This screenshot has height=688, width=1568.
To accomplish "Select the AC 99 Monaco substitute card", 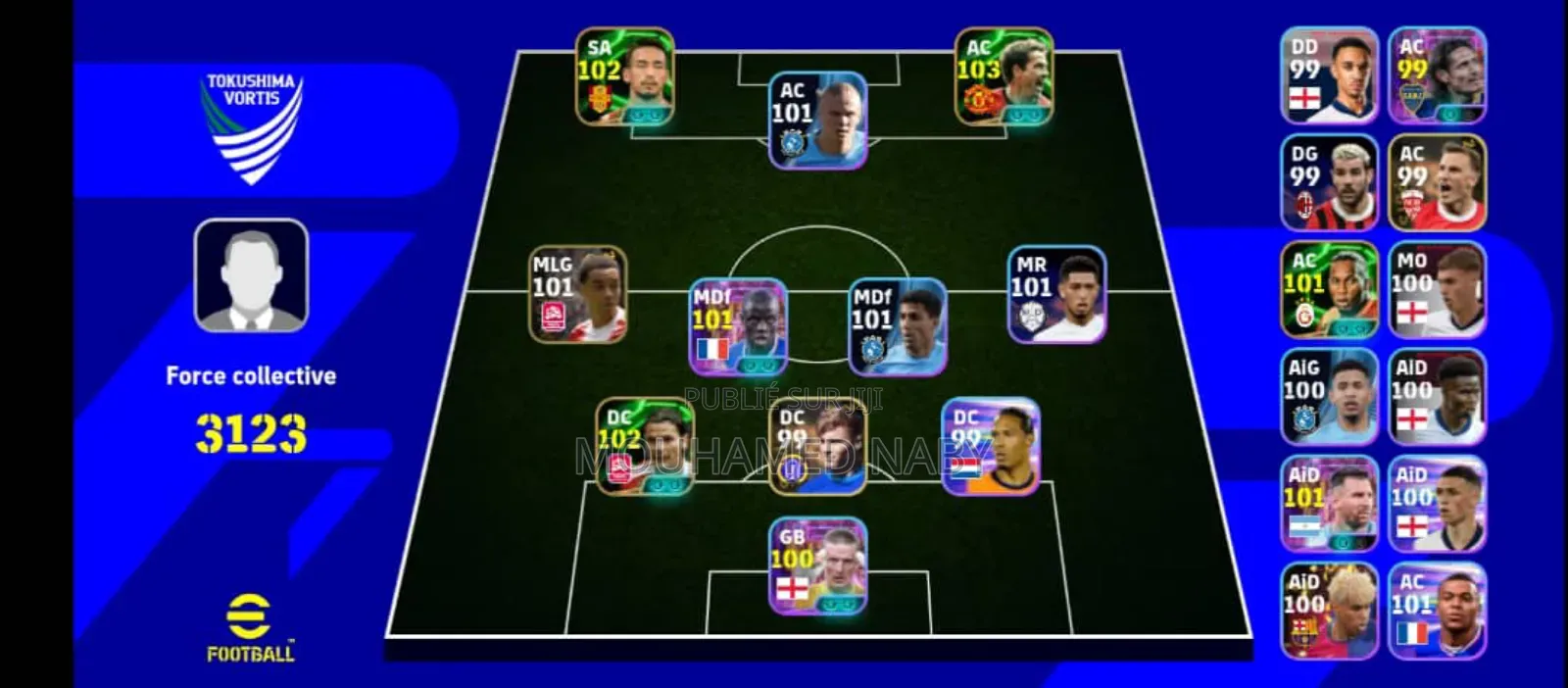I will [x=1437, y=183].
